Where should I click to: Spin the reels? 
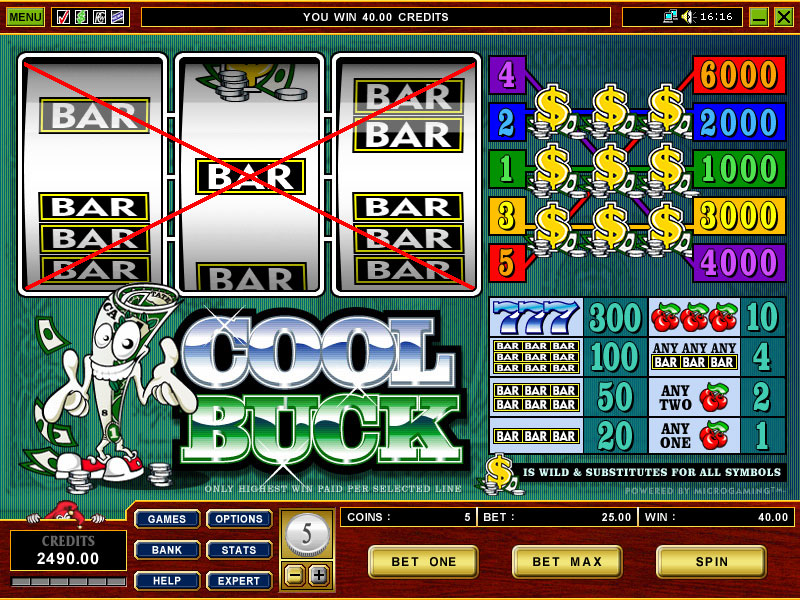(x=711, y=562)
